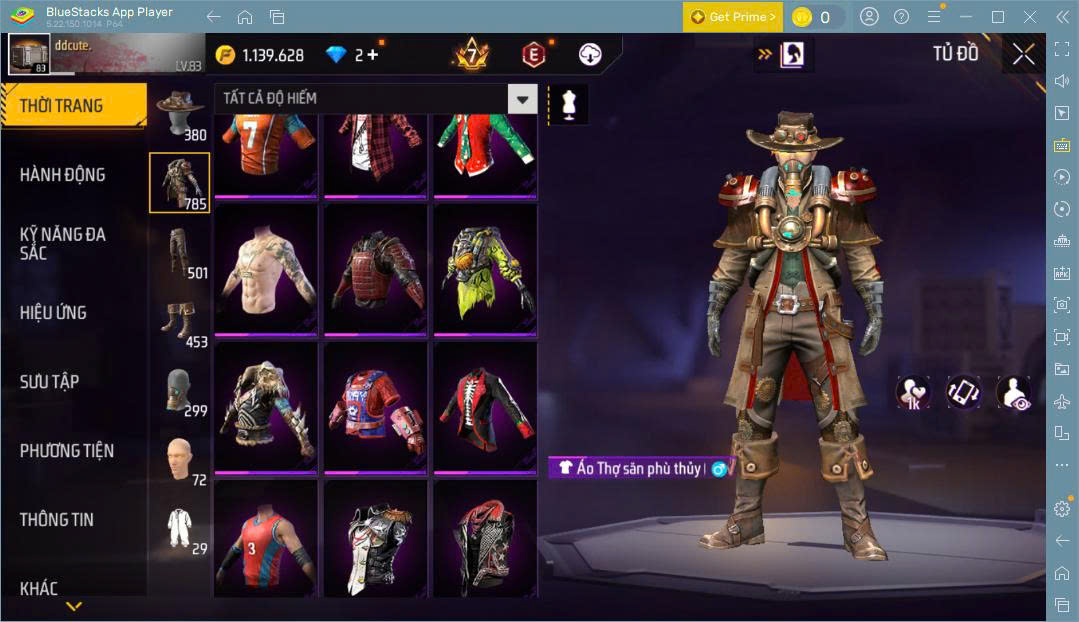Select the skeleton ribcage red jacket
The height and width of the screenshot is (622, 1079).
coord(484,407)
